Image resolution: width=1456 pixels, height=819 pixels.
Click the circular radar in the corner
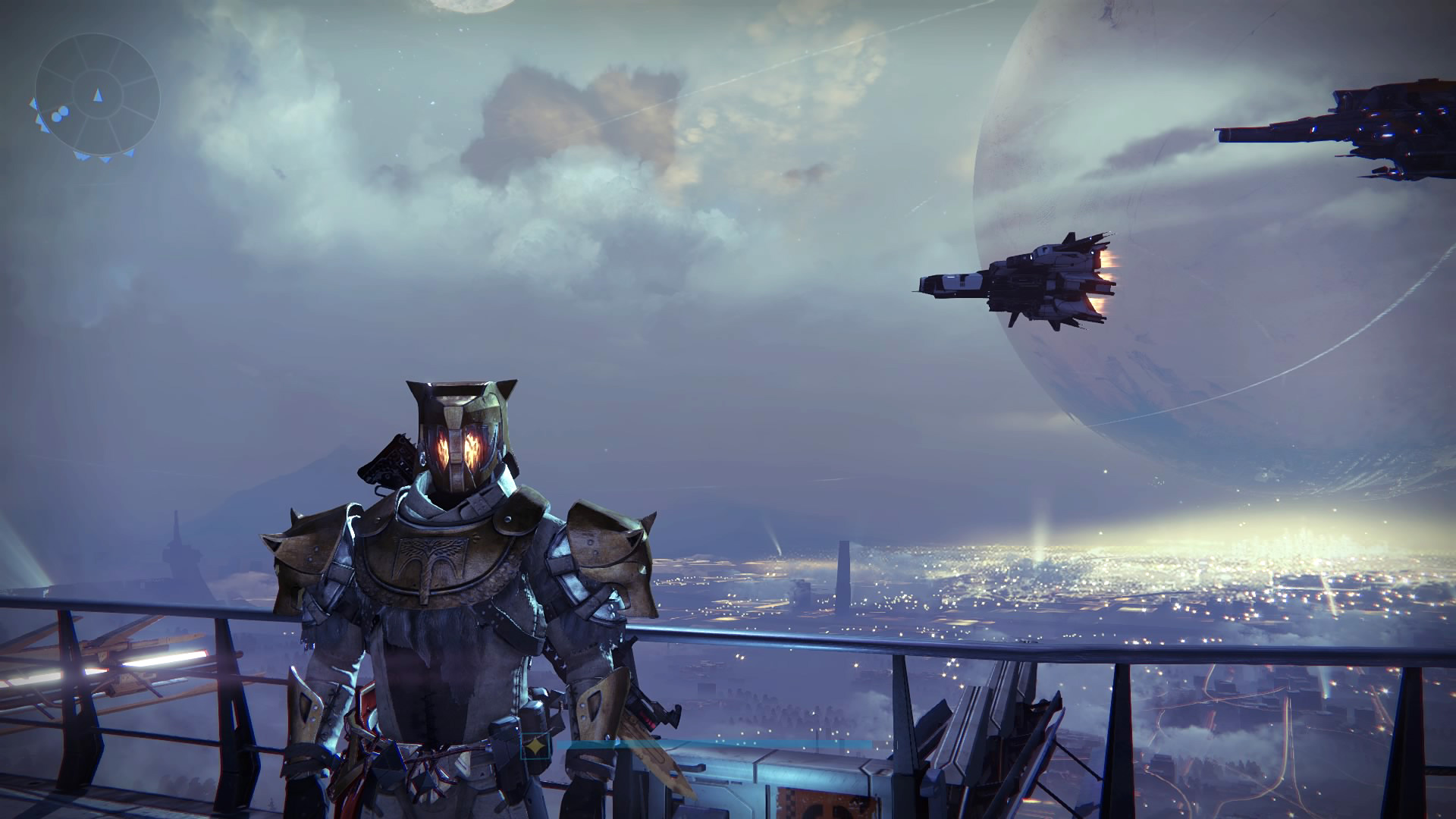tap(96, 96)
